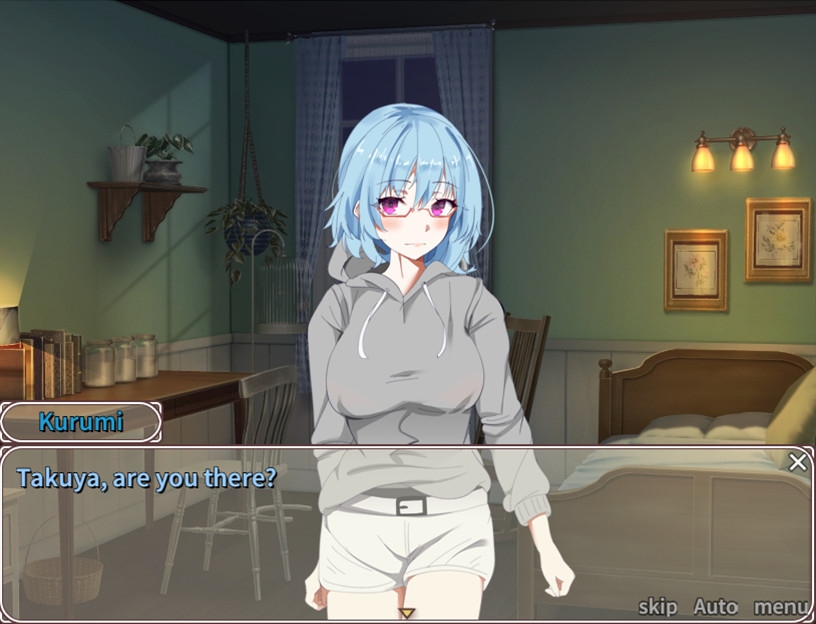Skip the dialogue with the skip button
This screenshot has height=624, width=816.
point(657,606)
